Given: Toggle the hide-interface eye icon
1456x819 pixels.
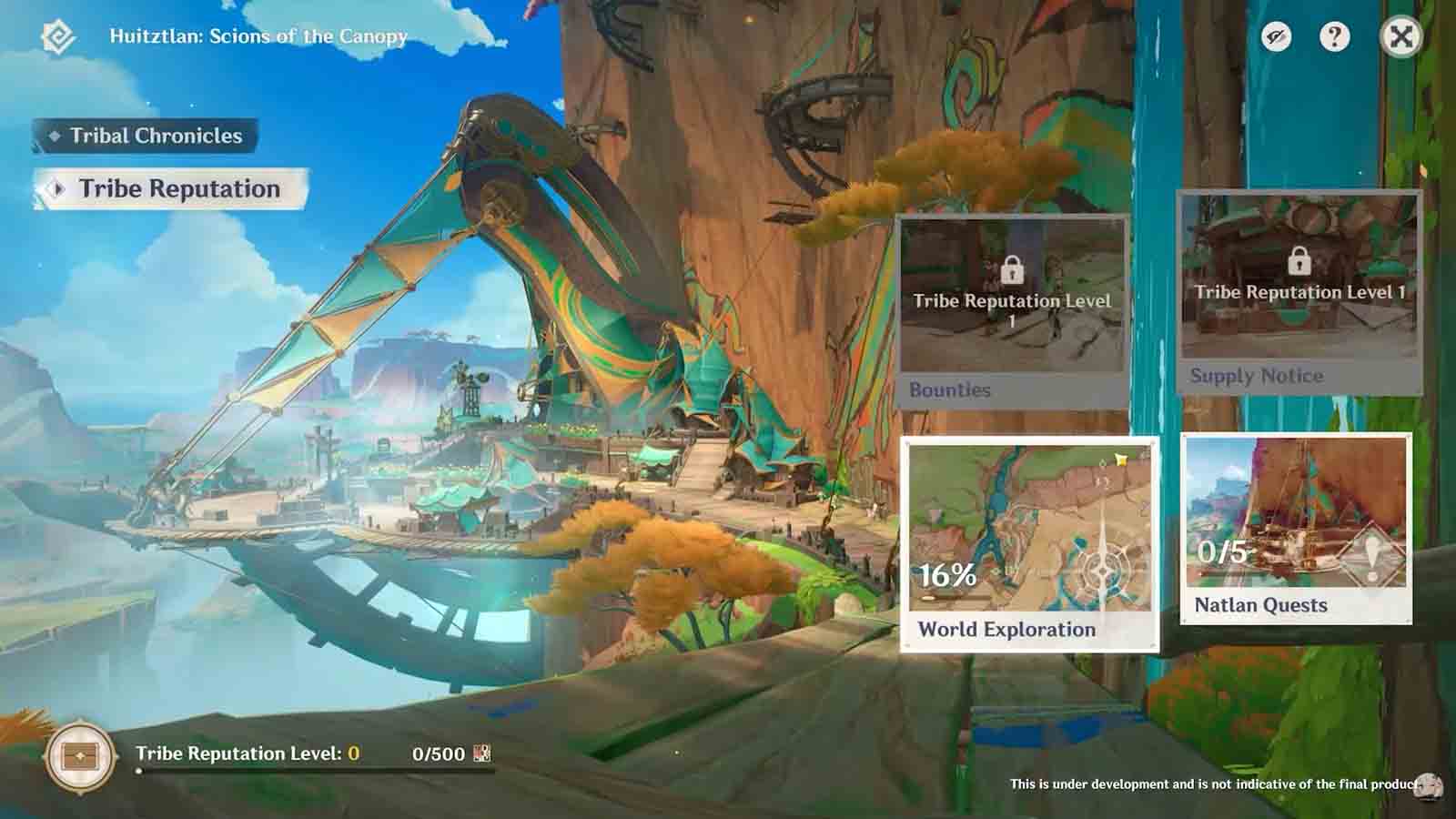Looking at the screenshot, I should (1276, 37).
